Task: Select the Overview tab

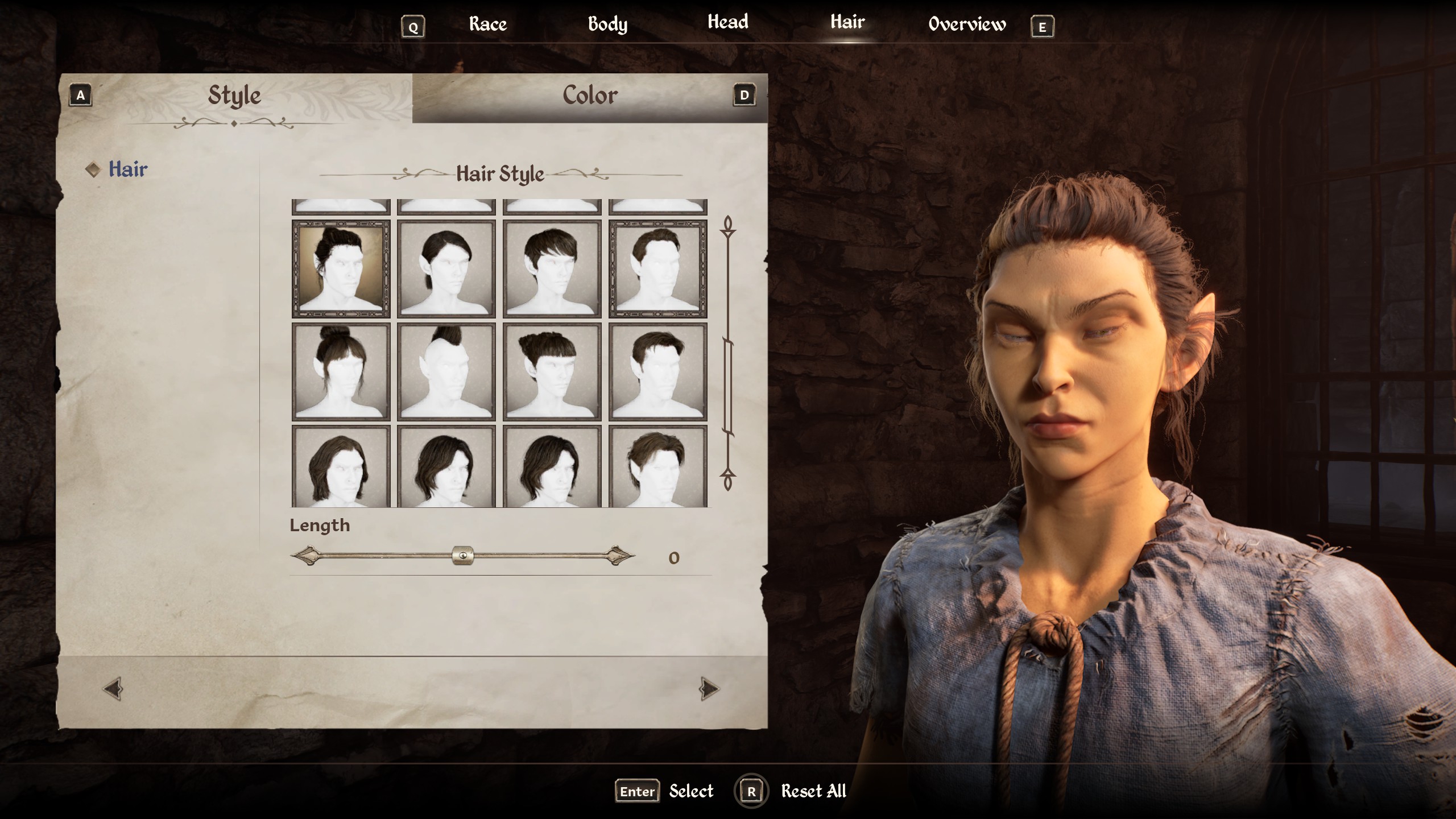Action: (x=967, y=24)
